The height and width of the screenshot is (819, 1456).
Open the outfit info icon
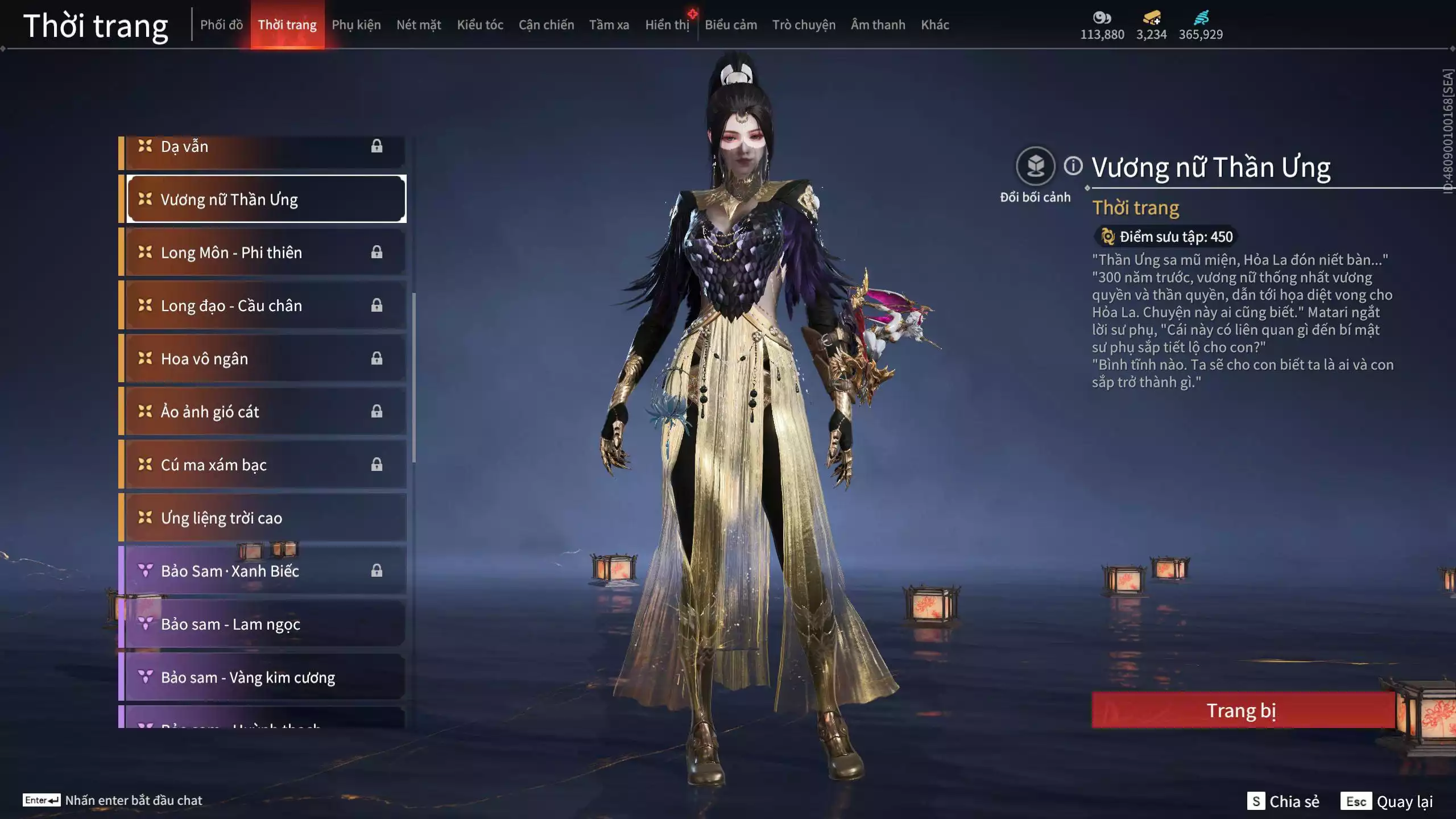(1073, 166)
